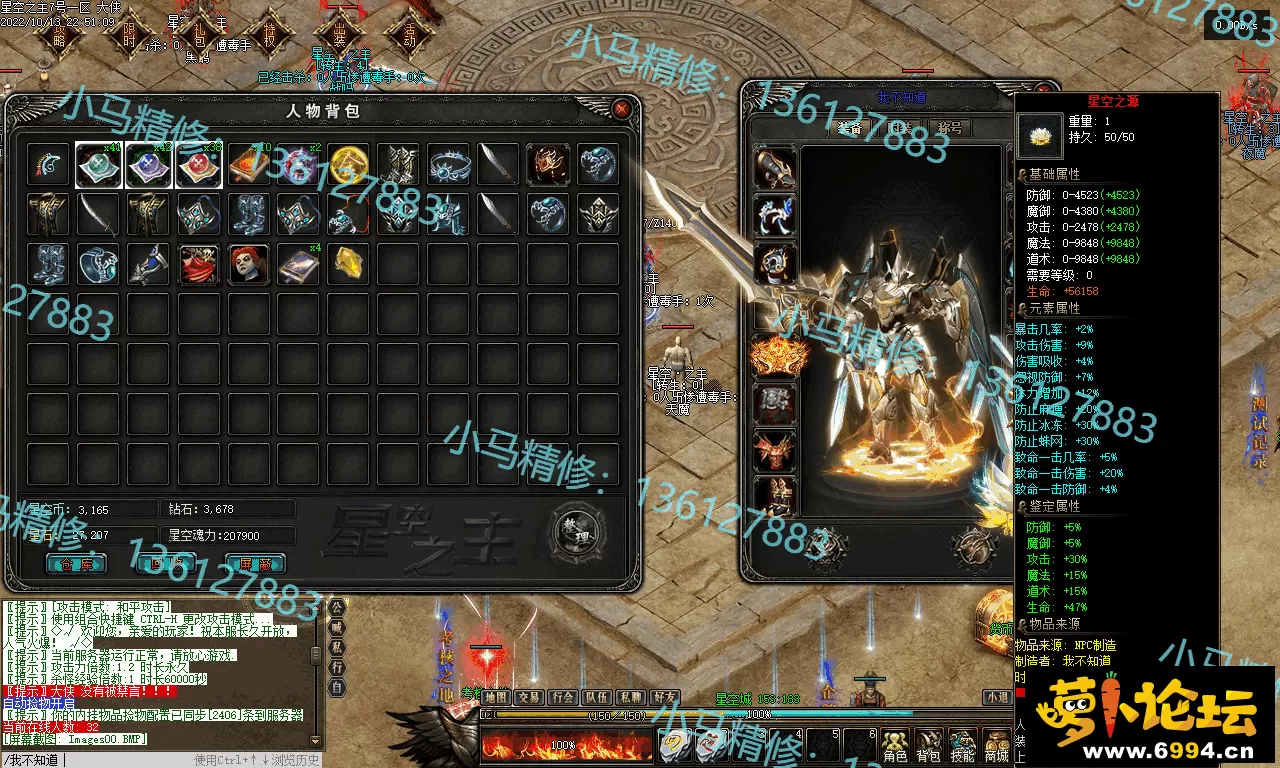The width and height of the screenshot is (1280, 768).
Task: Open the 队伍 team panel
Action: pos(597,697)
